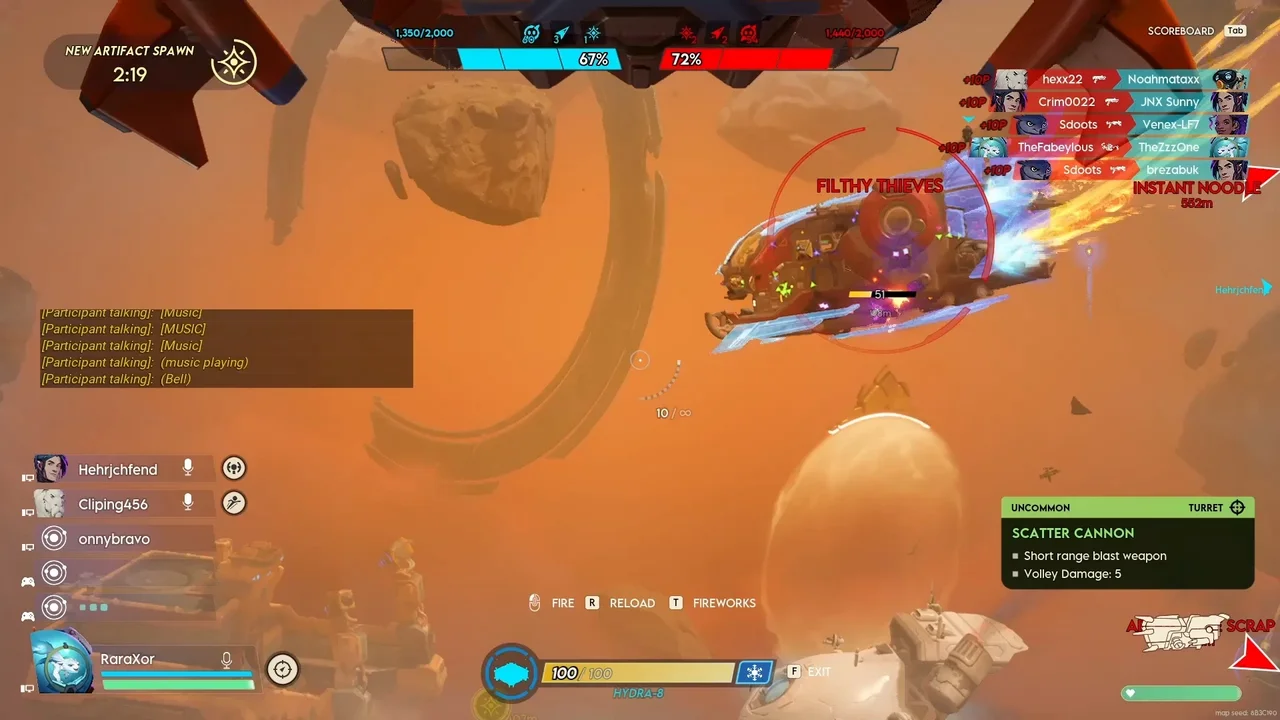
Task: Toggle Hehrjchfend's microphone icon
Action: pos(187,468)
